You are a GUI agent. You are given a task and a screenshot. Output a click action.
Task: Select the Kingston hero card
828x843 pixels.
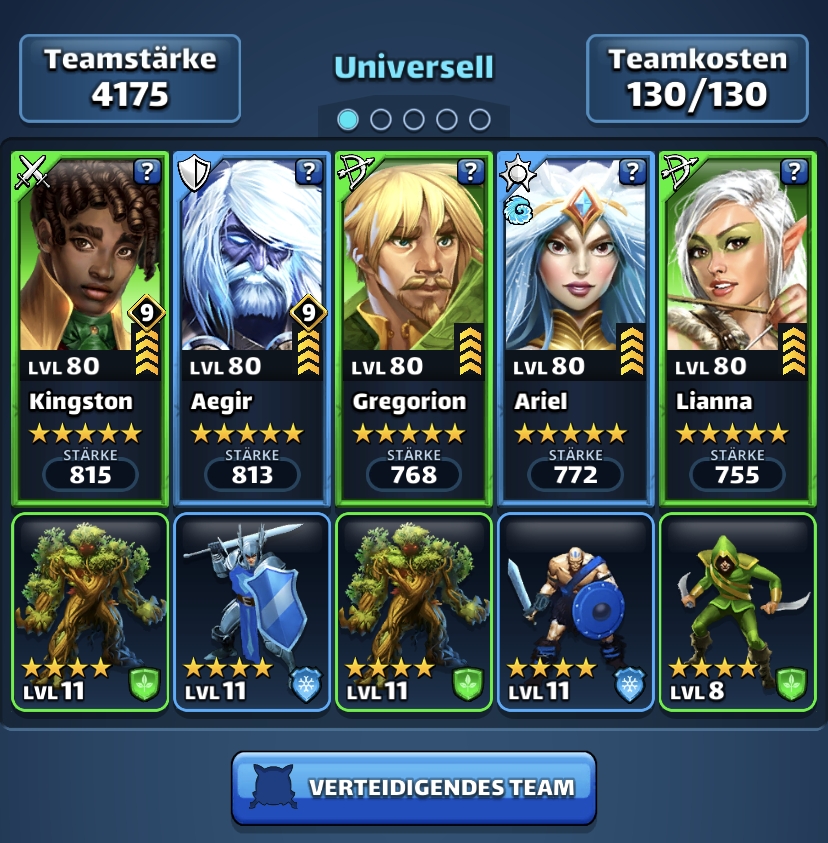[90, 300]
